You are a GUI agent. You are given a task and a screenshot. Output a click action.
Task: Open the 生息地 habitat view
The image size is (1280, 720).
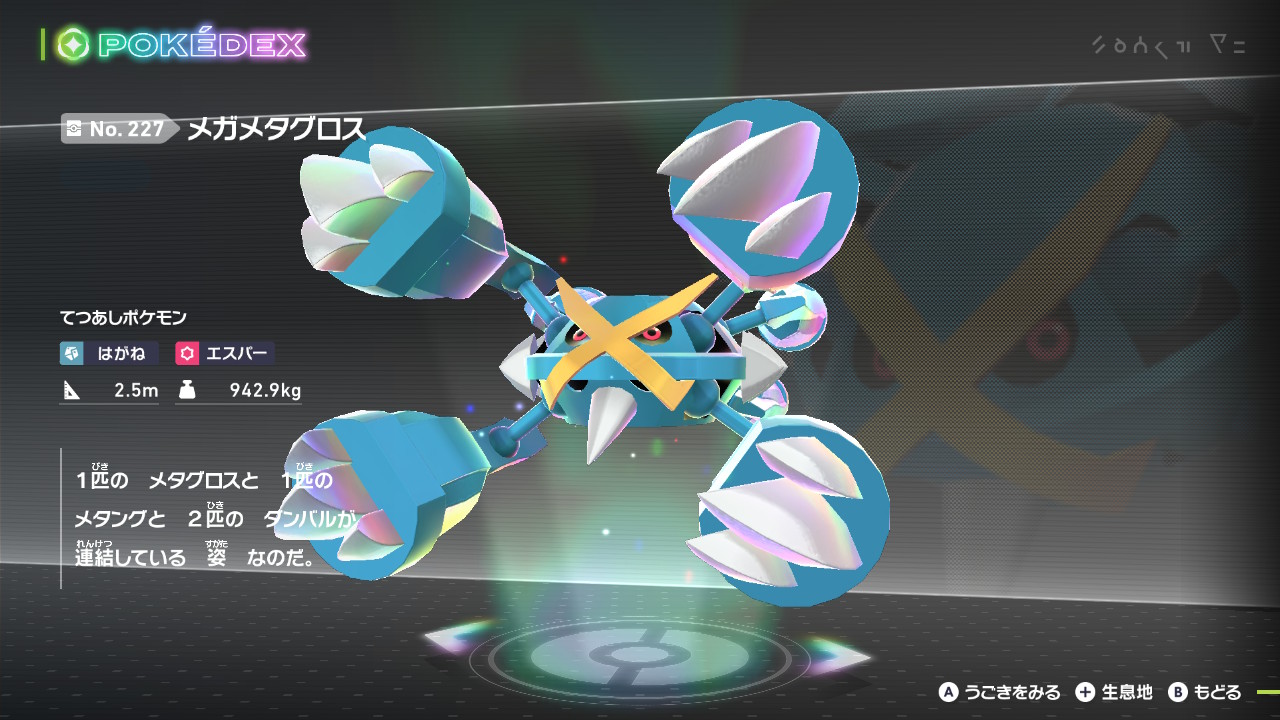click(1114, 692)
